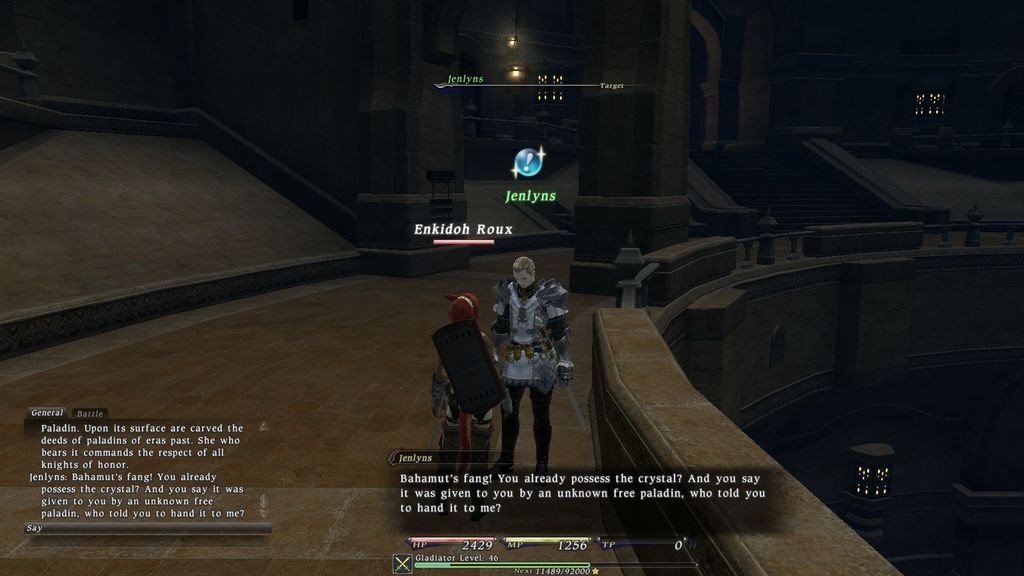The width and height of the screenshot is (1024, 576).
Task: Click the Say chat input field
Action: 146,528
